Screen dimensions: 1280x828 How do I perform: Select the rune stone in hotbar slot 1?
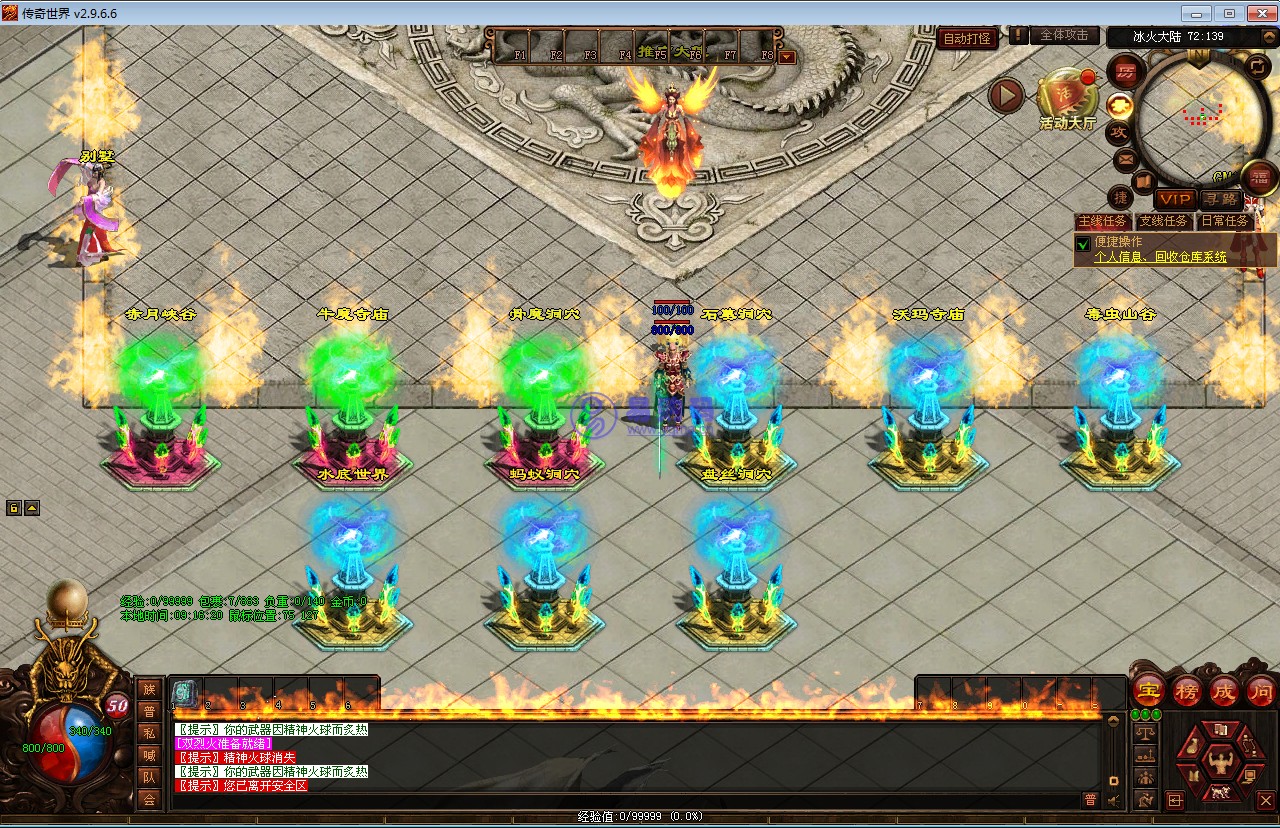click(x=184, y=692)
